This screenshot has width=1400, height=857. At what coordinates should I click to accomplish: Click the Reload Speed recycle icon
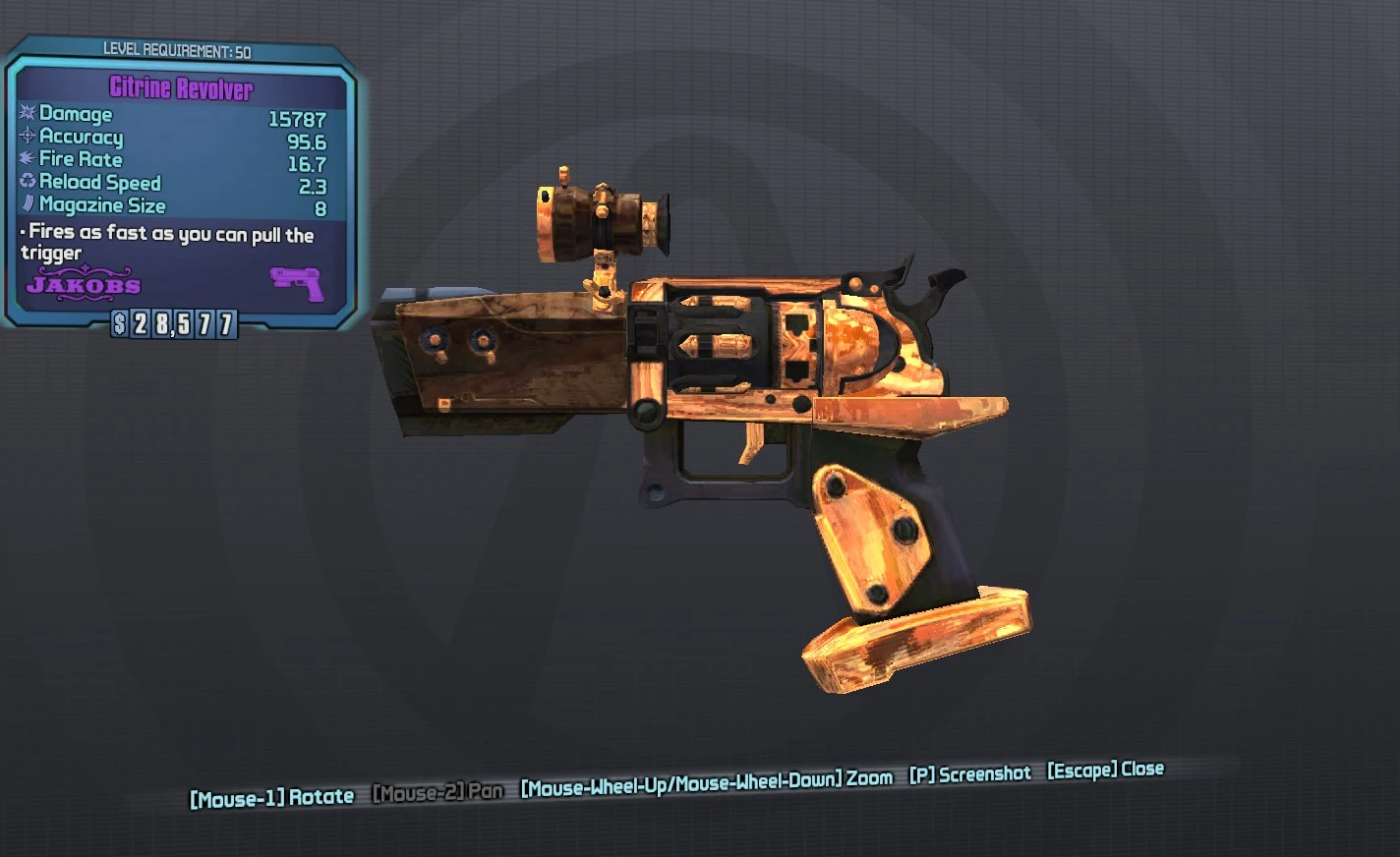click(27, 183)
